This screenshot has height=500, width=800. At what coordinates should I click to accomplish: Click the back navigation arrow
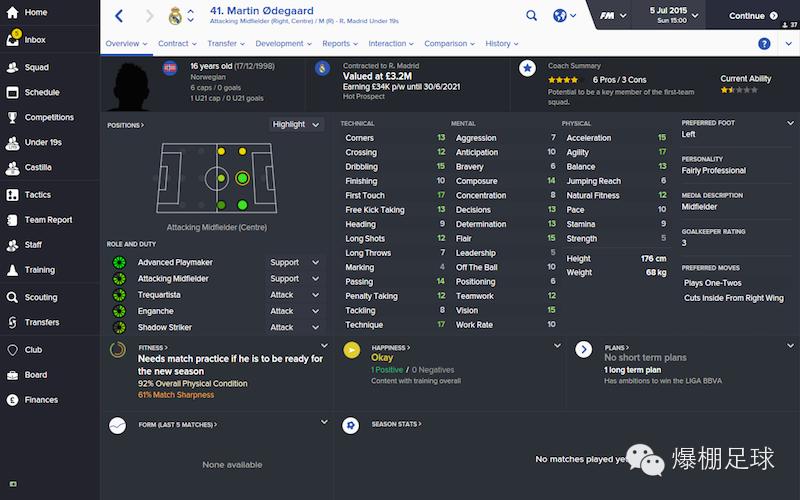119,16
